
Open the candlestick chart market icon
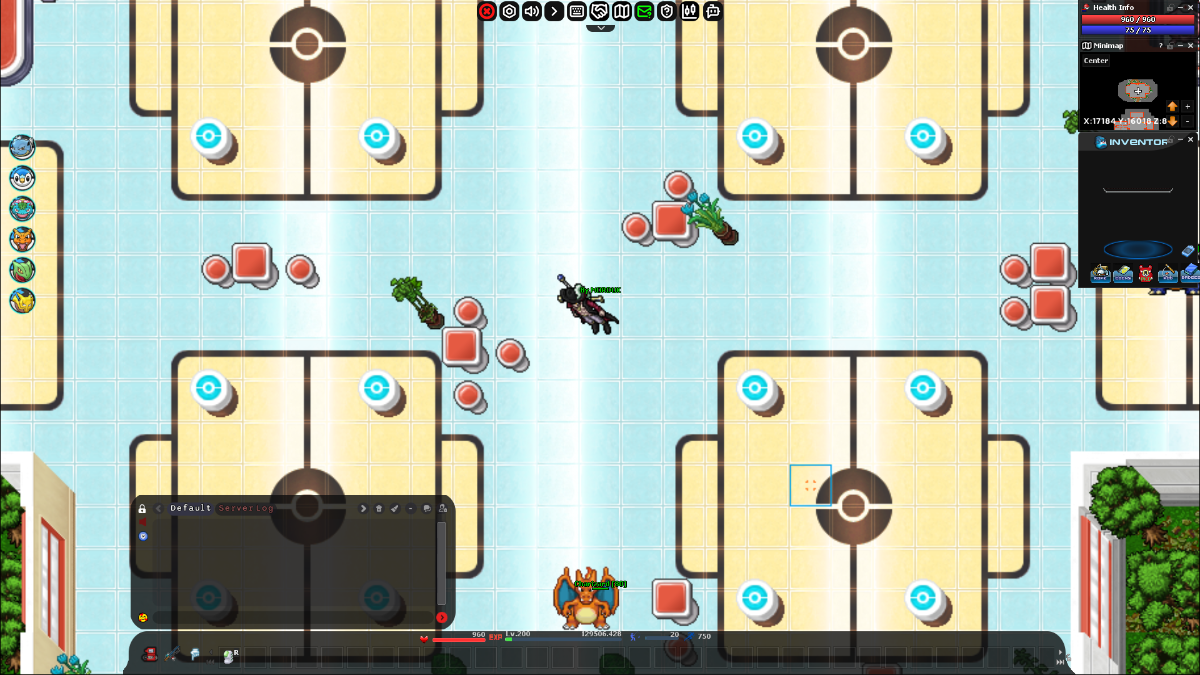689,11
